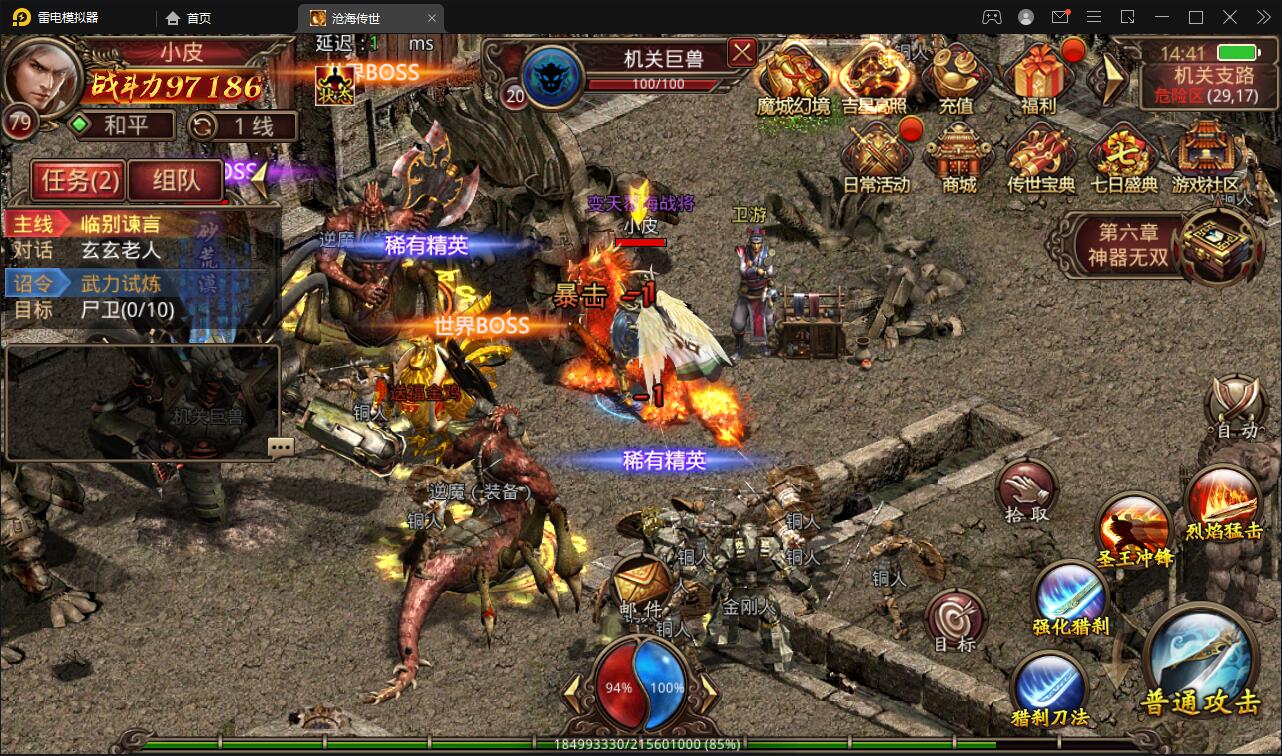Open the 任务 quest tab

click(79, 180)
